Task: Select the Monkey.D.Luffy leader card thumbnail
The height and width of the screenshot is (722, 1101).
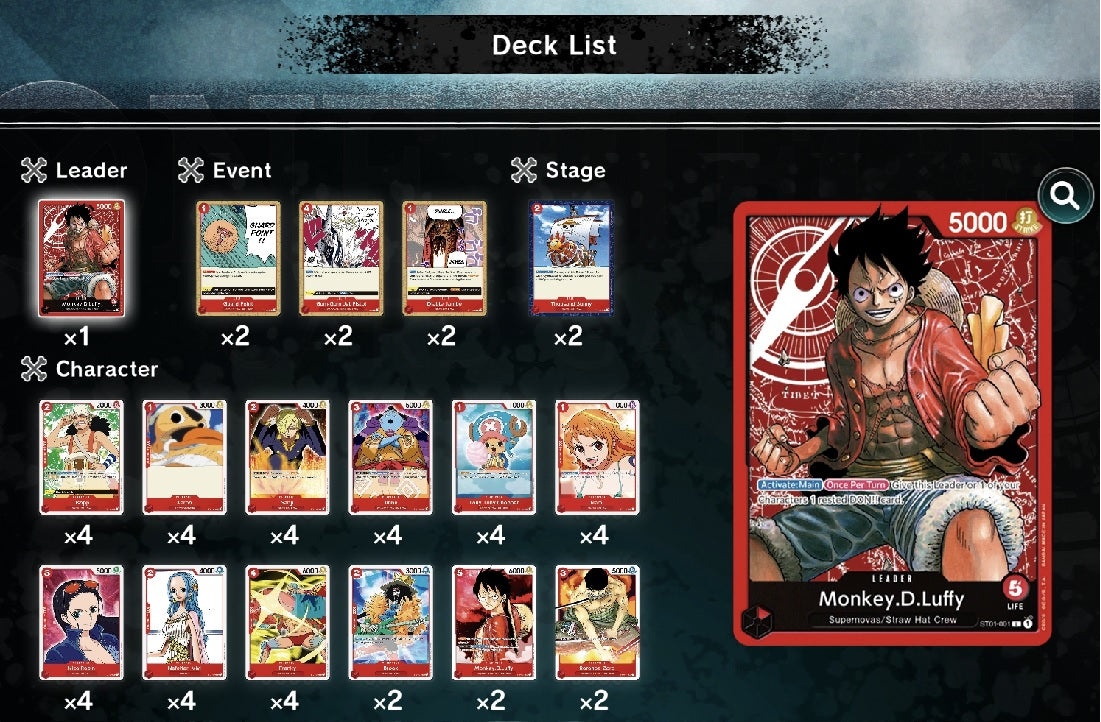Action: [81, 258]
